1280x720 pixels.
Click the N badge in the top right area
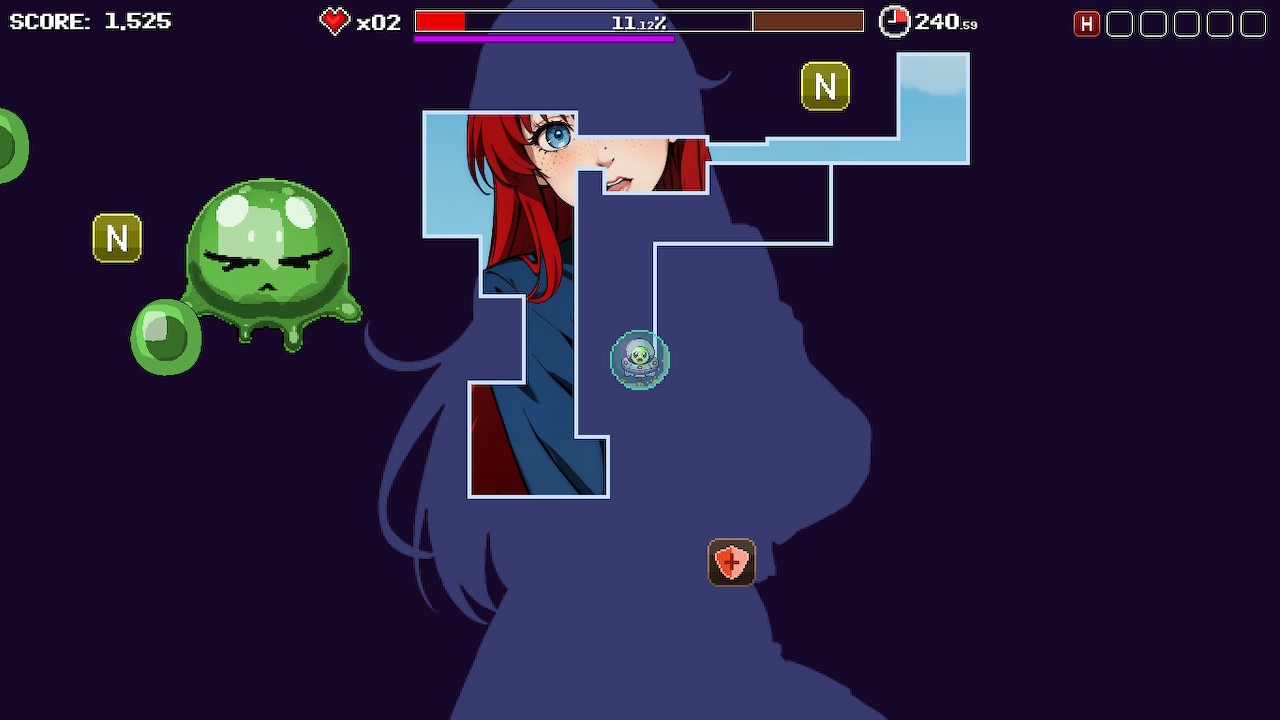[x=824, y=87]
